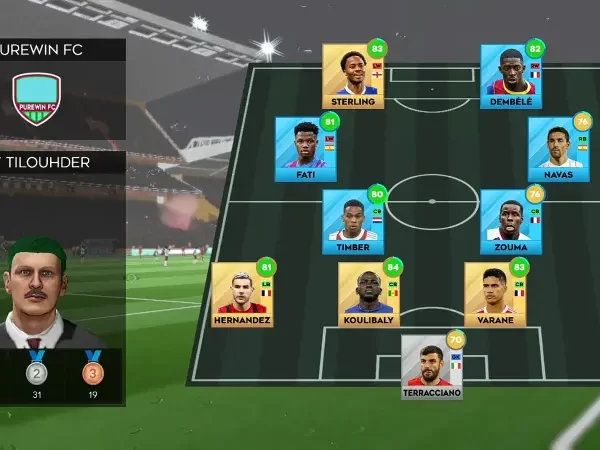Click the Purewin FC club badge
Viewport: 600px width, 450px height.
(x=37, y=99)
